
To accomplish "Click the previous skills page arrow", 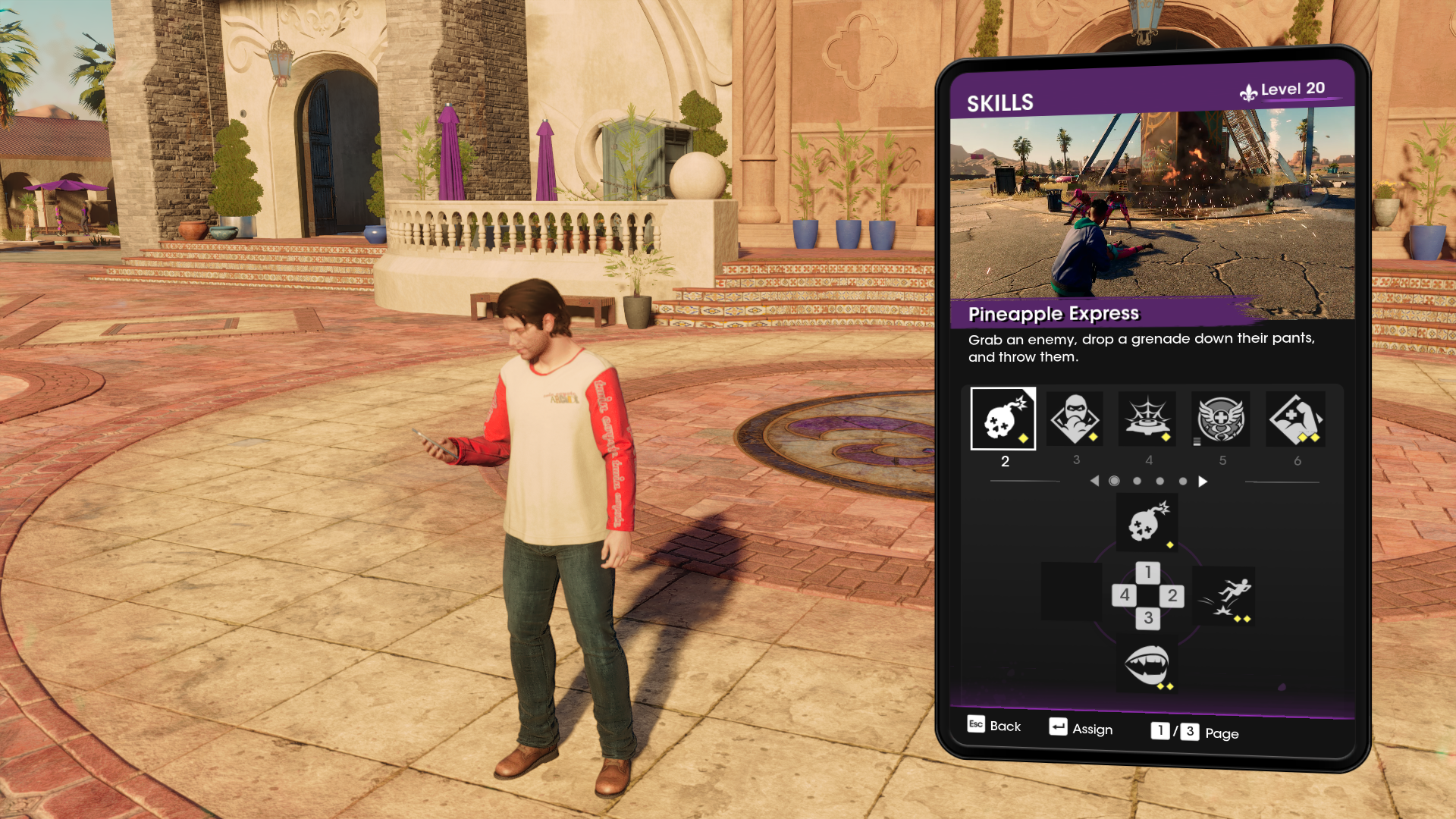I will point(1094,482).
